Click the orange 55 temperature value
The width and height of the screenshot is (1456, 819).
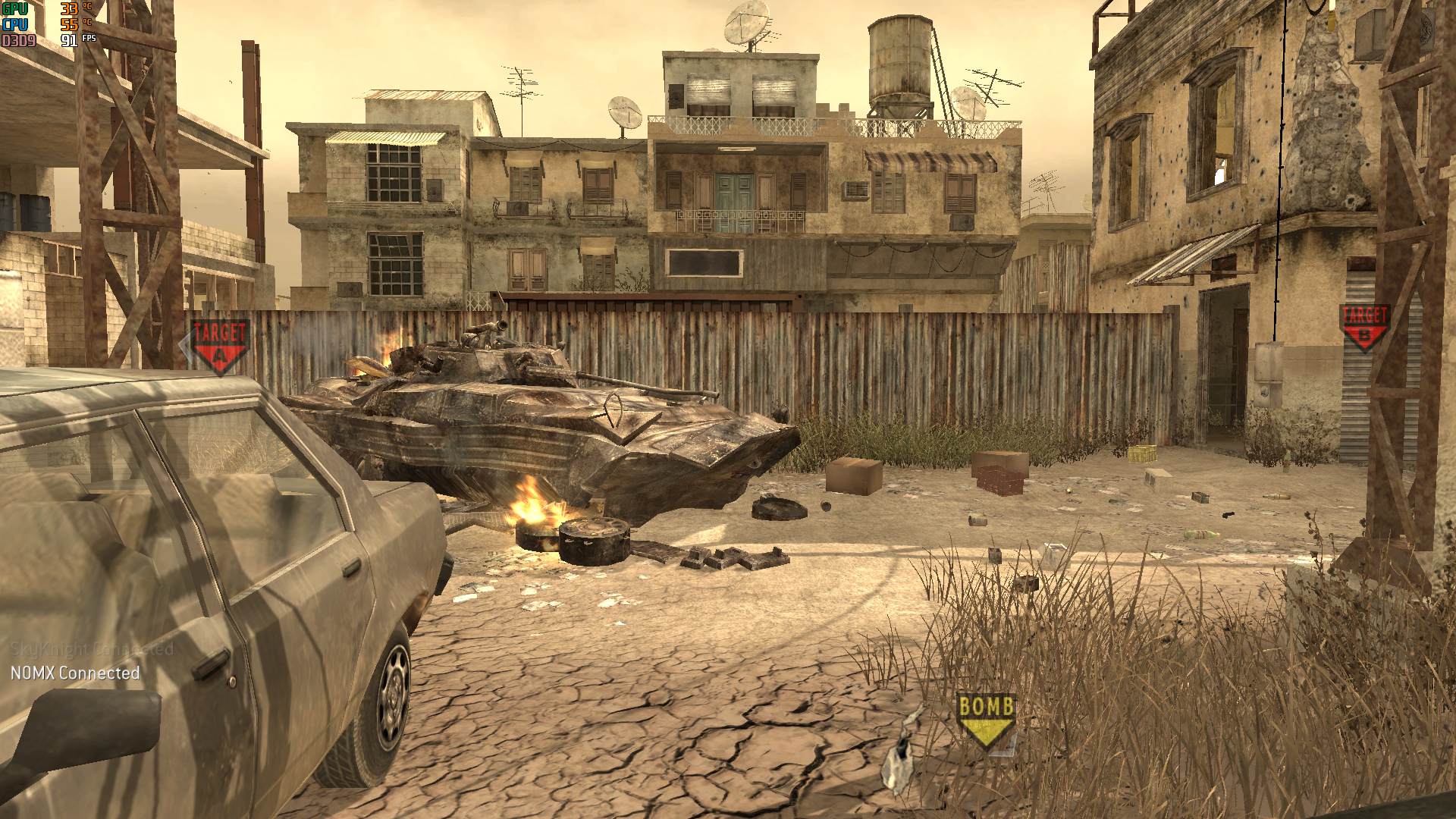click(x=67, y=23)
